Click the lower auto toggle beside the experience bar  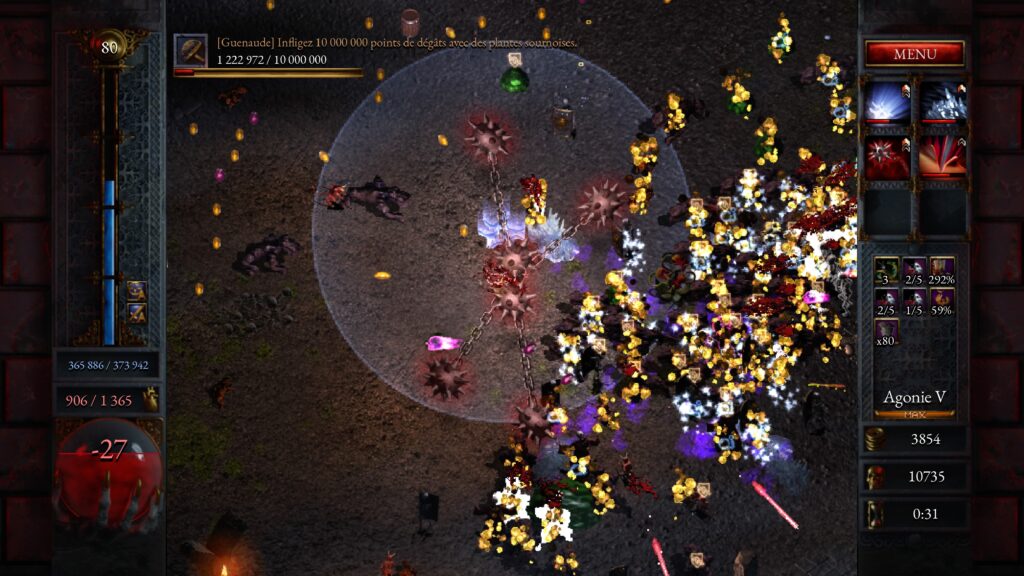136,313
